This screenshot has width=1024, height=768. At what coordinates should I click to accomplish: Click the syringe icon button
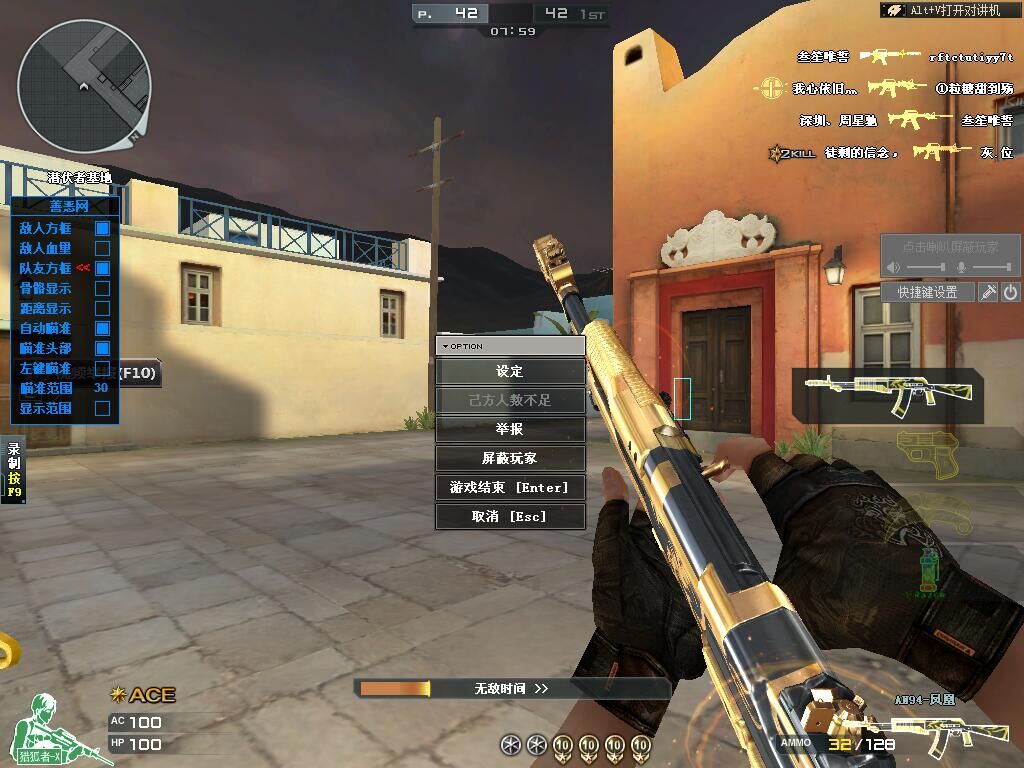coord(988,292)
